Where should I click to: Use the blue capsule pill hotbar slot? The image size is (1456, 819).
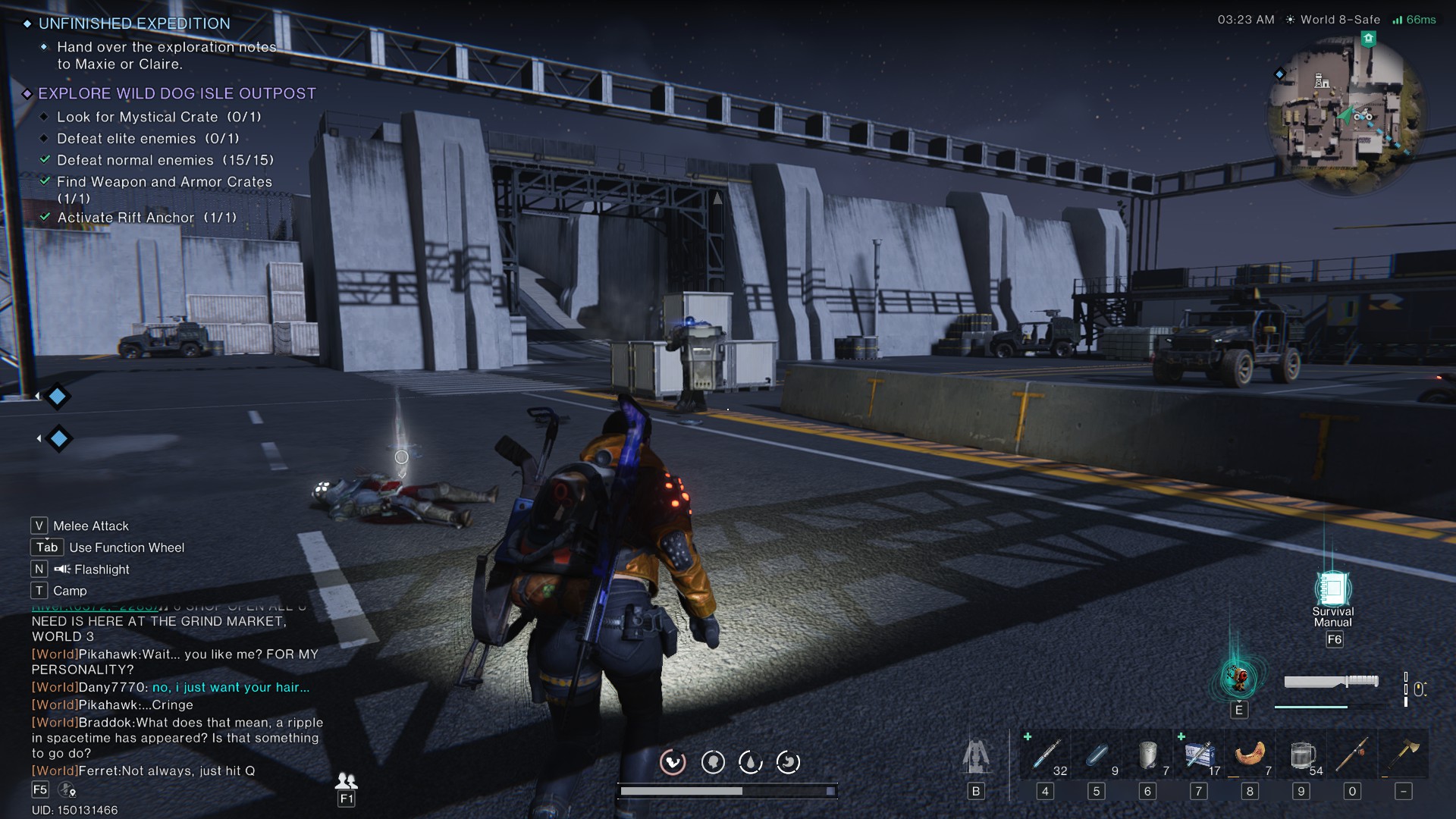tap(1097, 755)
